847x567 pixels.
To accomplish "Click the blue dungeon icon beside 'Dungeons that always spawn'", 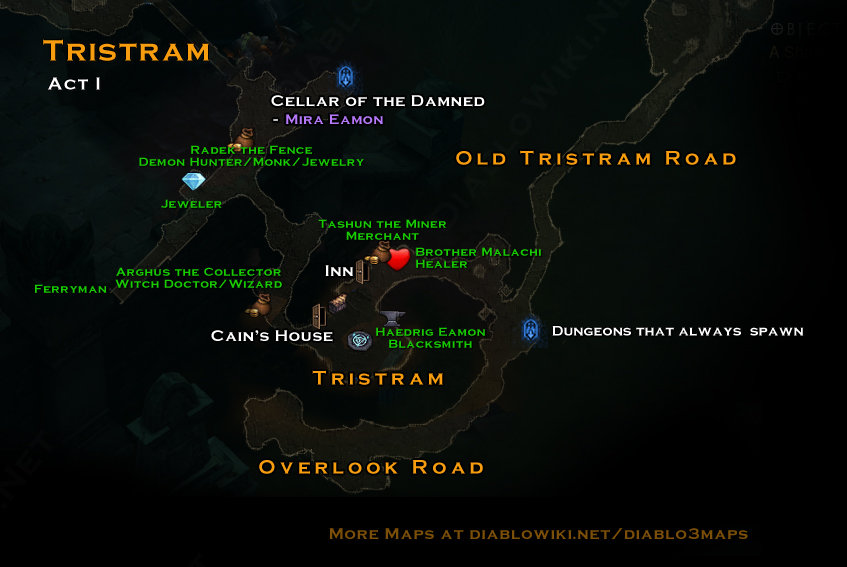I will pos(531,330).
